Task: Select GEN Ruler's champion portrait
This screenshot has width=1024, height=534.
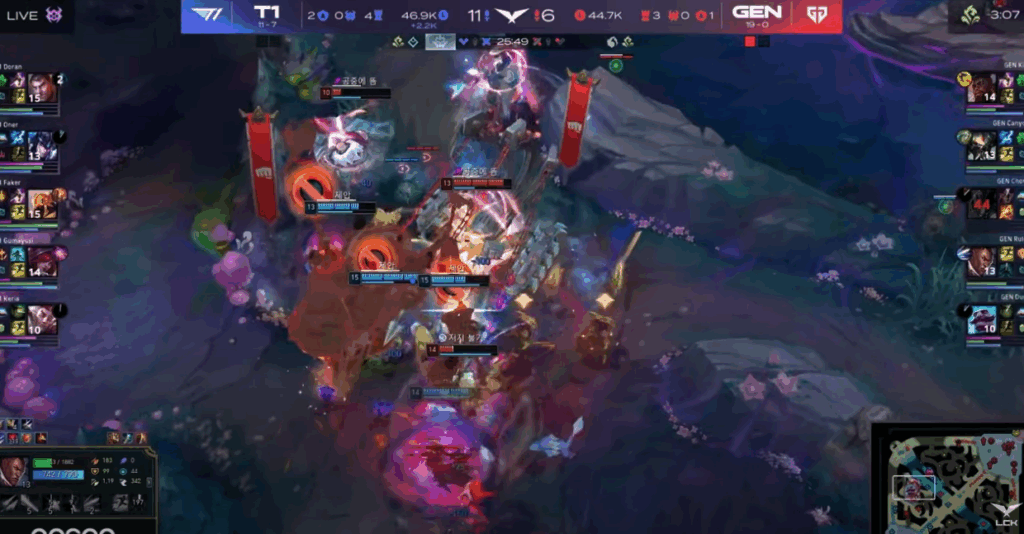Action: tap(984, 262)
